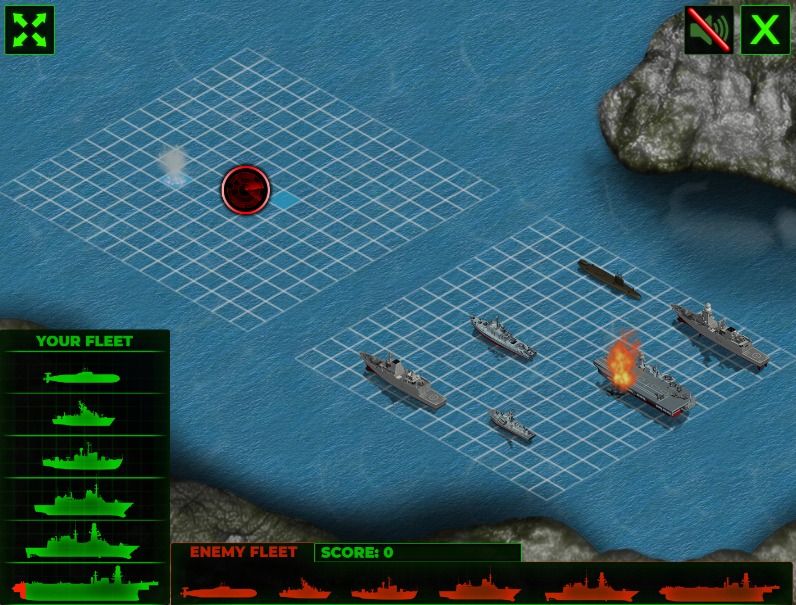Close the game with the green X
Screen dimensions: 796x605
click(765, 30)
